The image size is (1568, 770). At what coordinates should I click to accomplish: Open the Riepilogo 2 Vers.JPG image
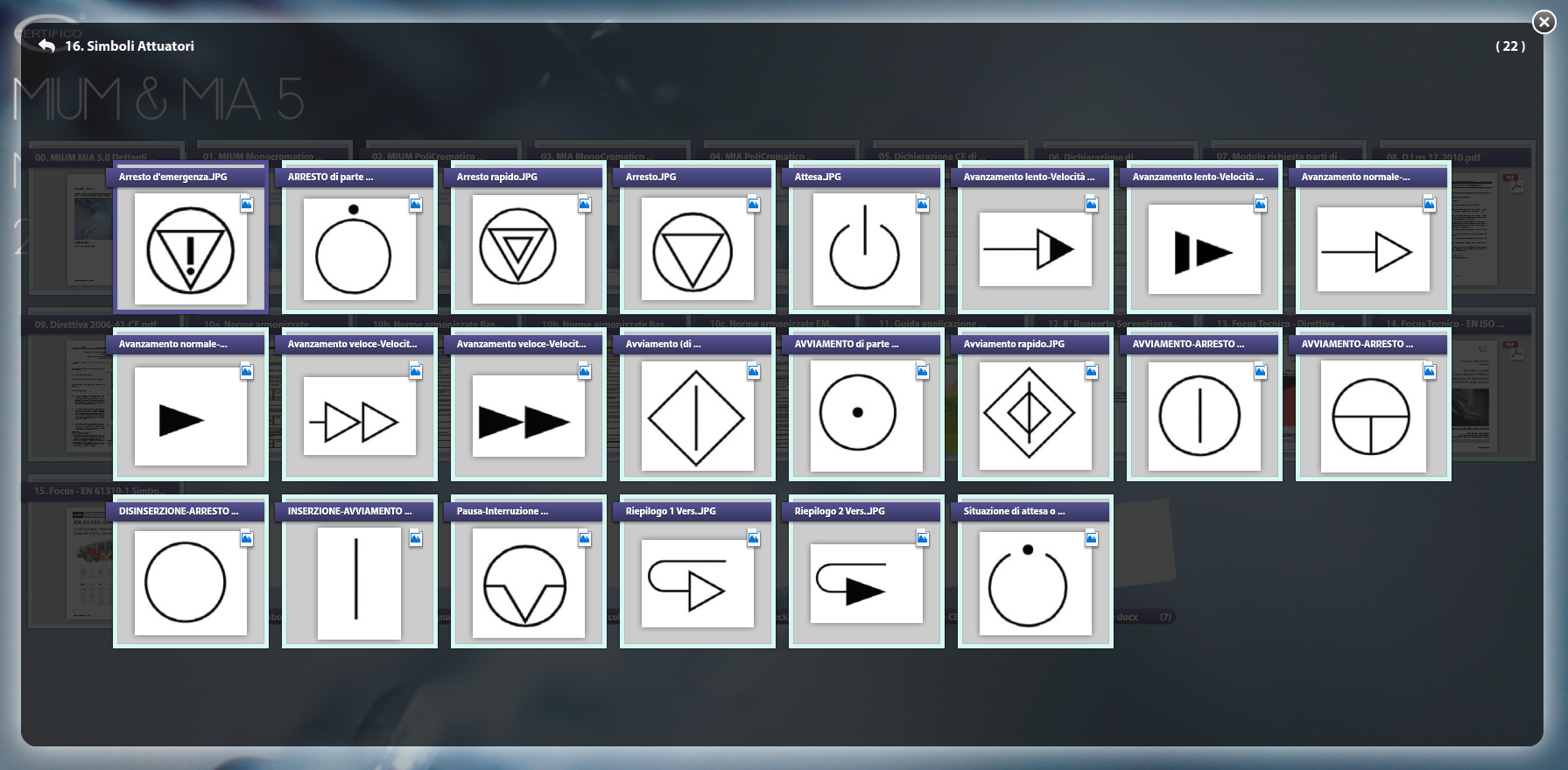tap(866, 584)
